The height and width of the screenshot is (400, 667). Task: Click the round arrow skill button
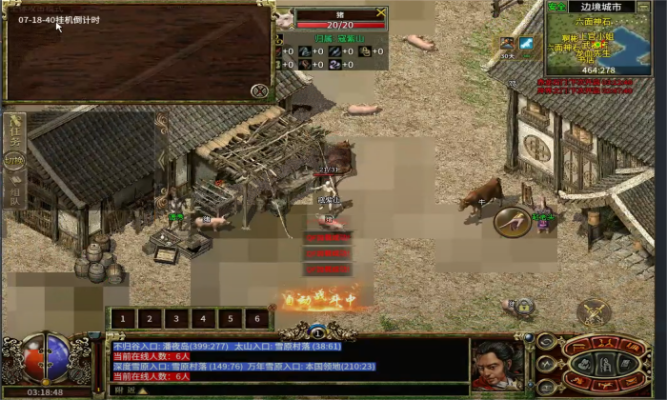[511, 221]
